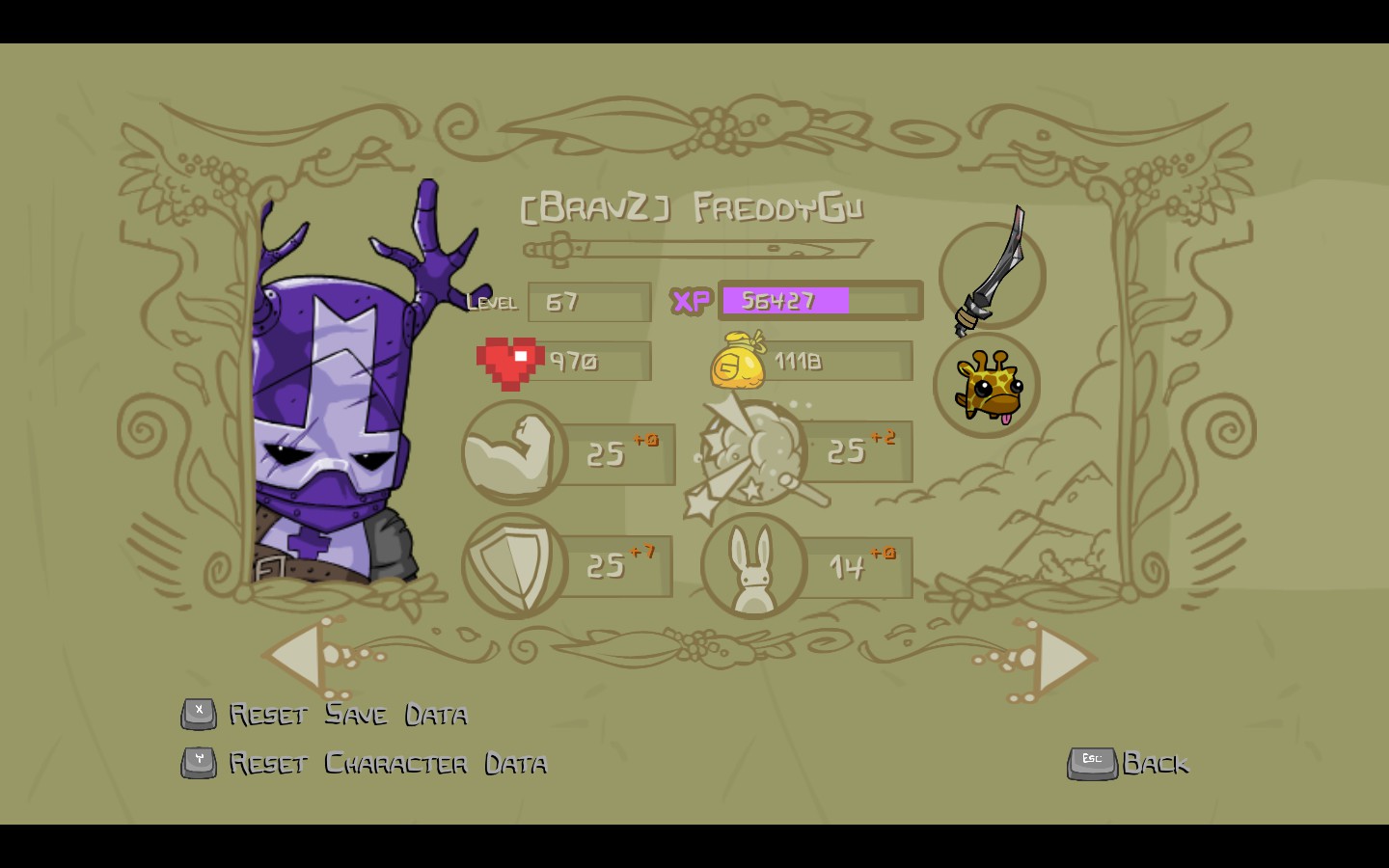This screenshot has height=868, width=1389.
Task: Click the magic sparkle stat icon
Action: pos(752,453)
